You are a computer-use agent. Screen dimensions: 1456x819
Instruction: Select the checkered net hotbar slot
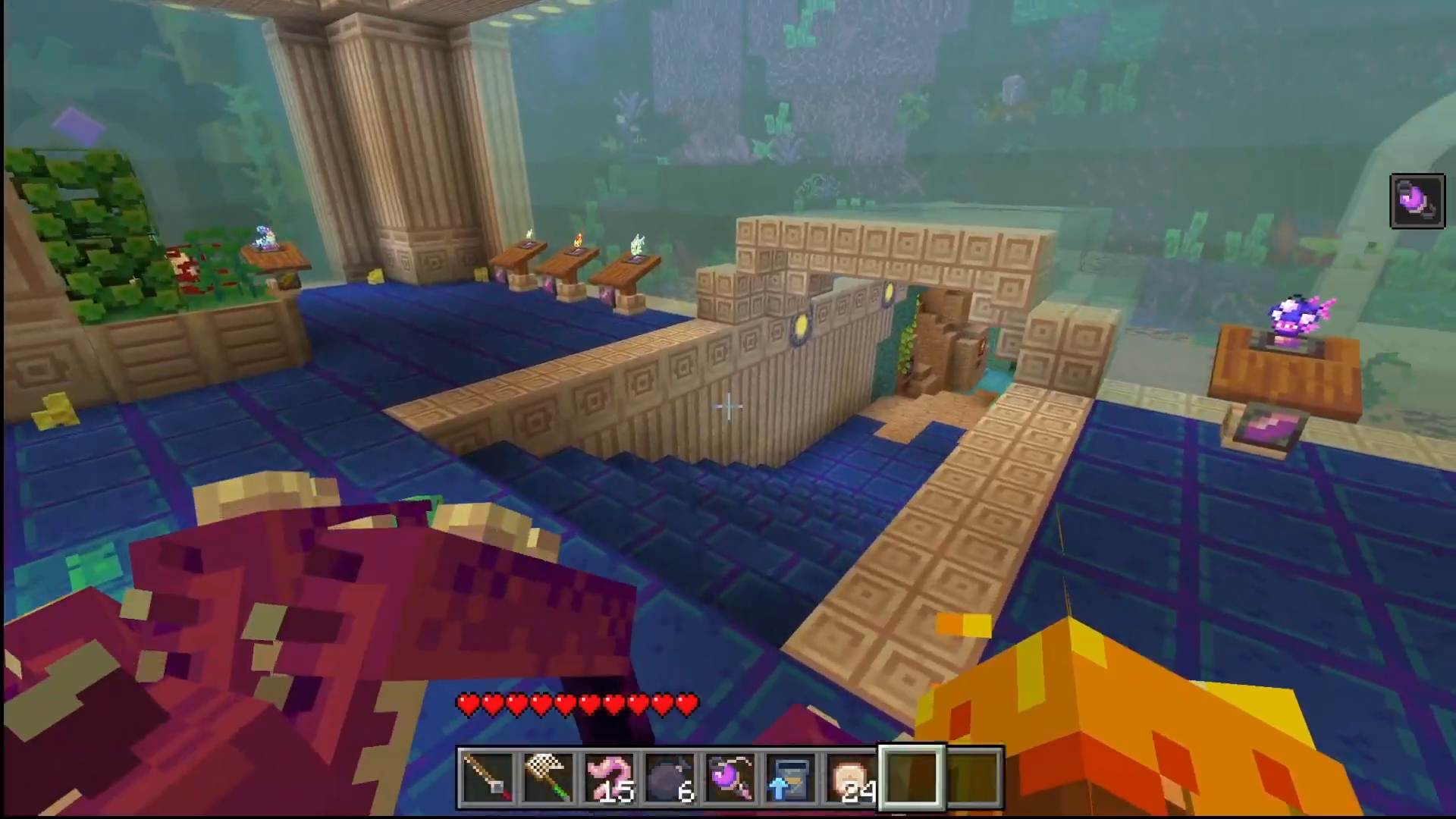coord(548,778)
